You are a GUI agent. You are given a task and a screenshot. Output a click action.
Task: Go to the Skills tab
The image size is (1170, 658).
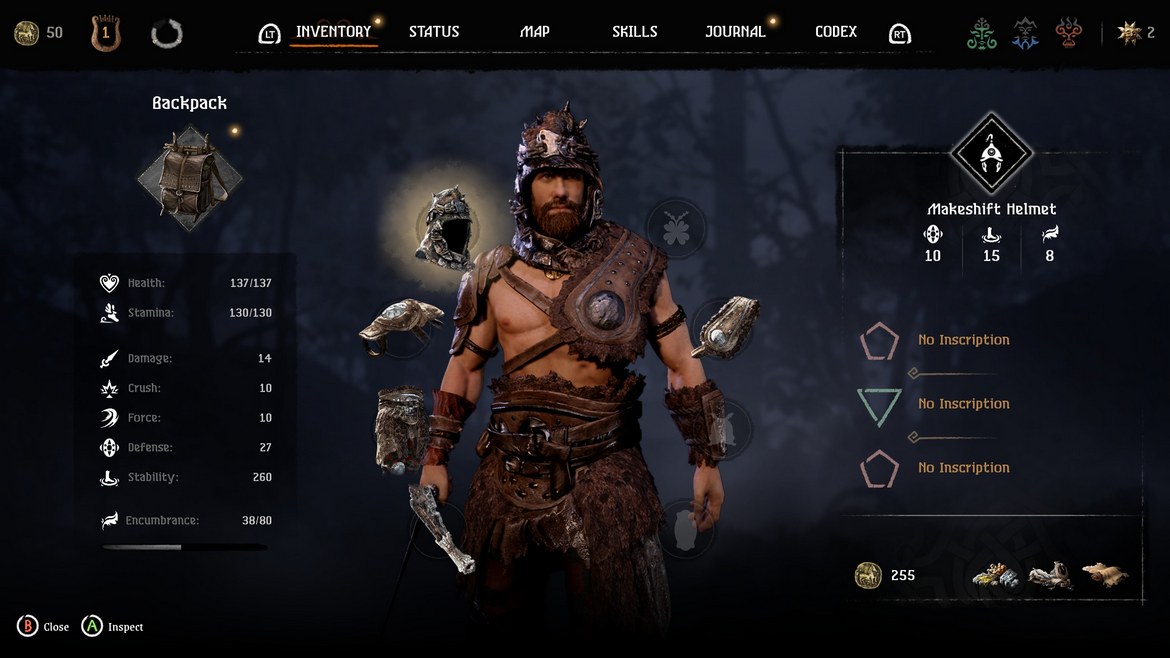coord(635,32)
